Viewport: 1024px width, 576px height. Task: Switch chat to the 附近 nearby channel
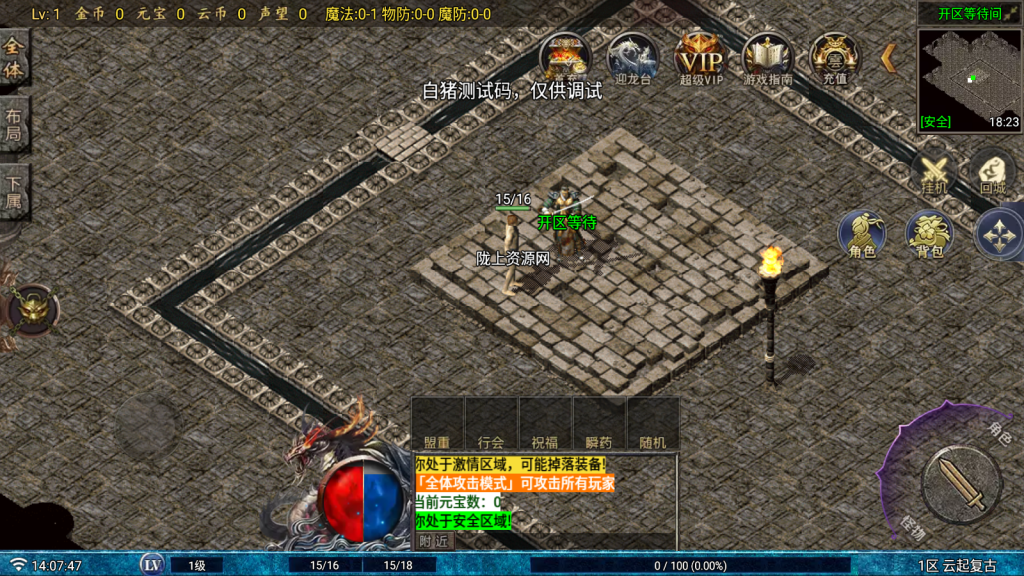(x=434, y=541)
